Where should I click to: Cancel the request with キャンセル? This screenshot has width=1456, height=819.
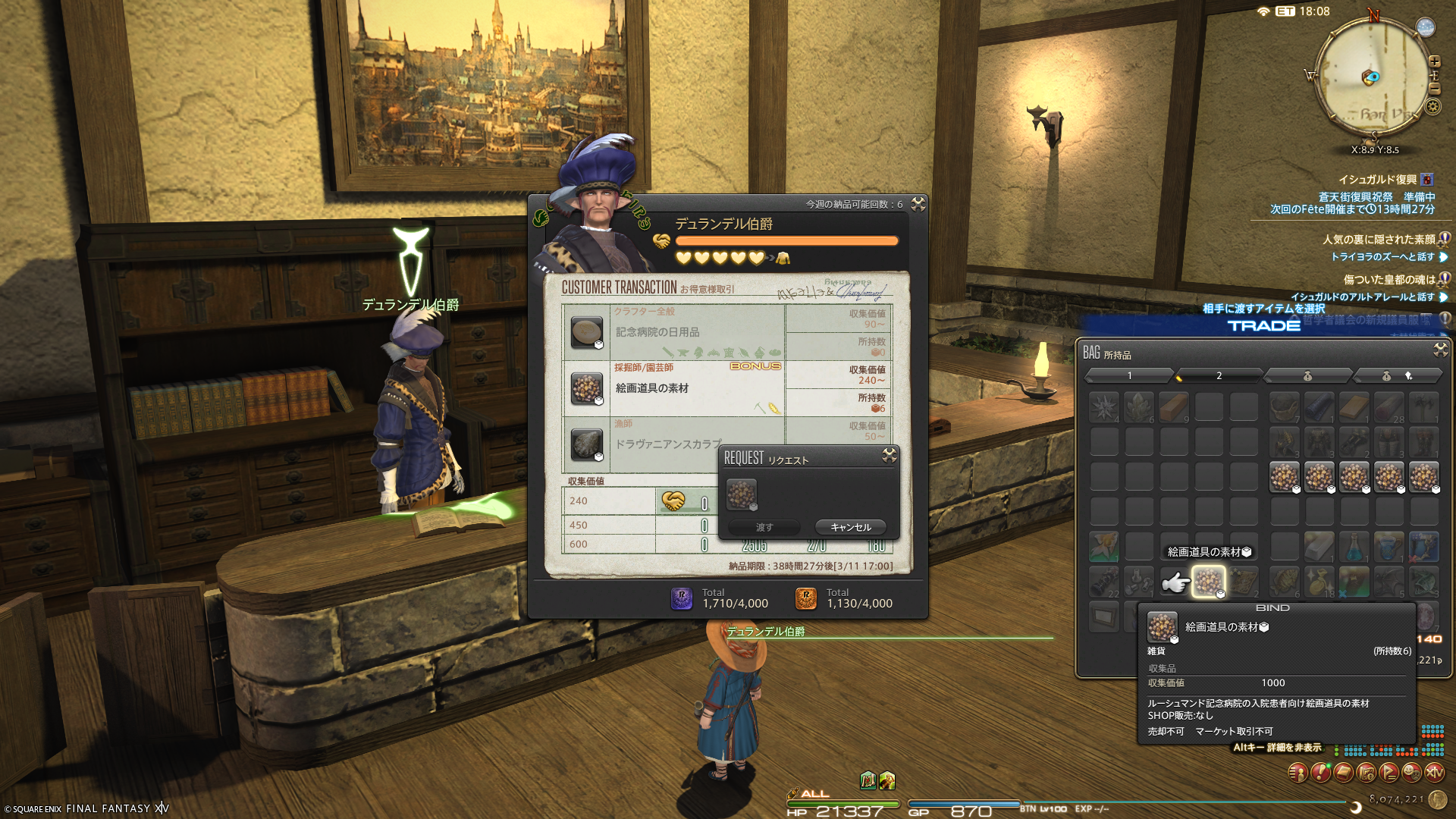pyautogui.click(x=850, y=527)
